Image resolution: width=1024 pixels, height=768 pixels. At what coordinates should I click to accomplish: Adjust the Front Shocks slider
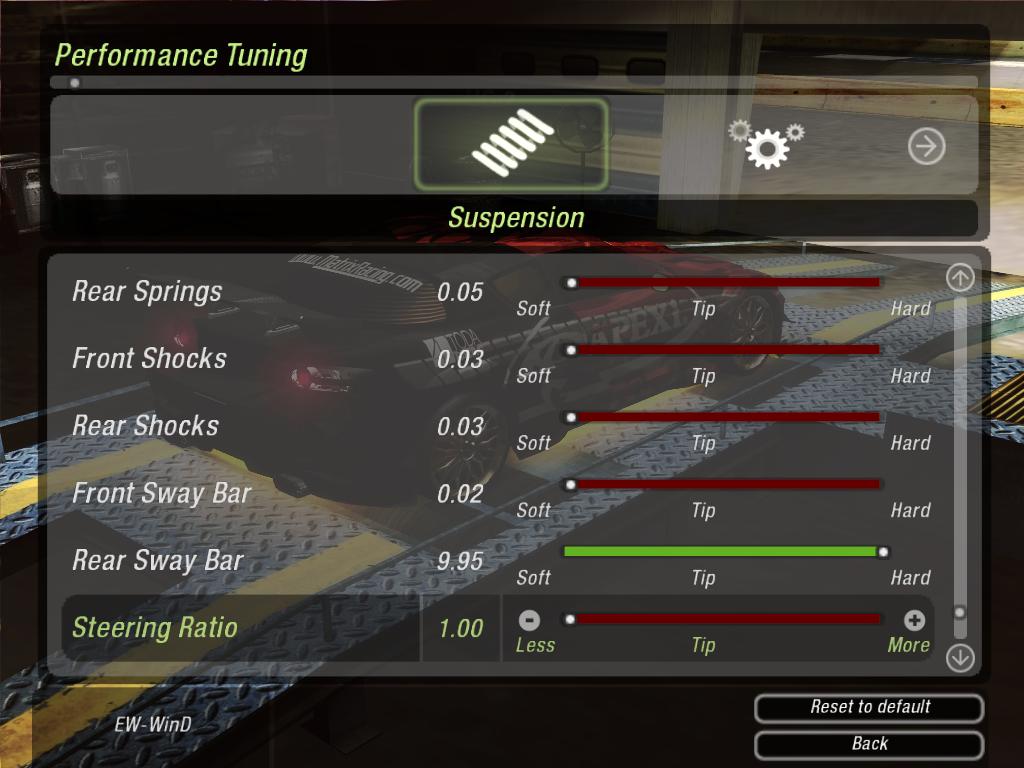point(722,350)
